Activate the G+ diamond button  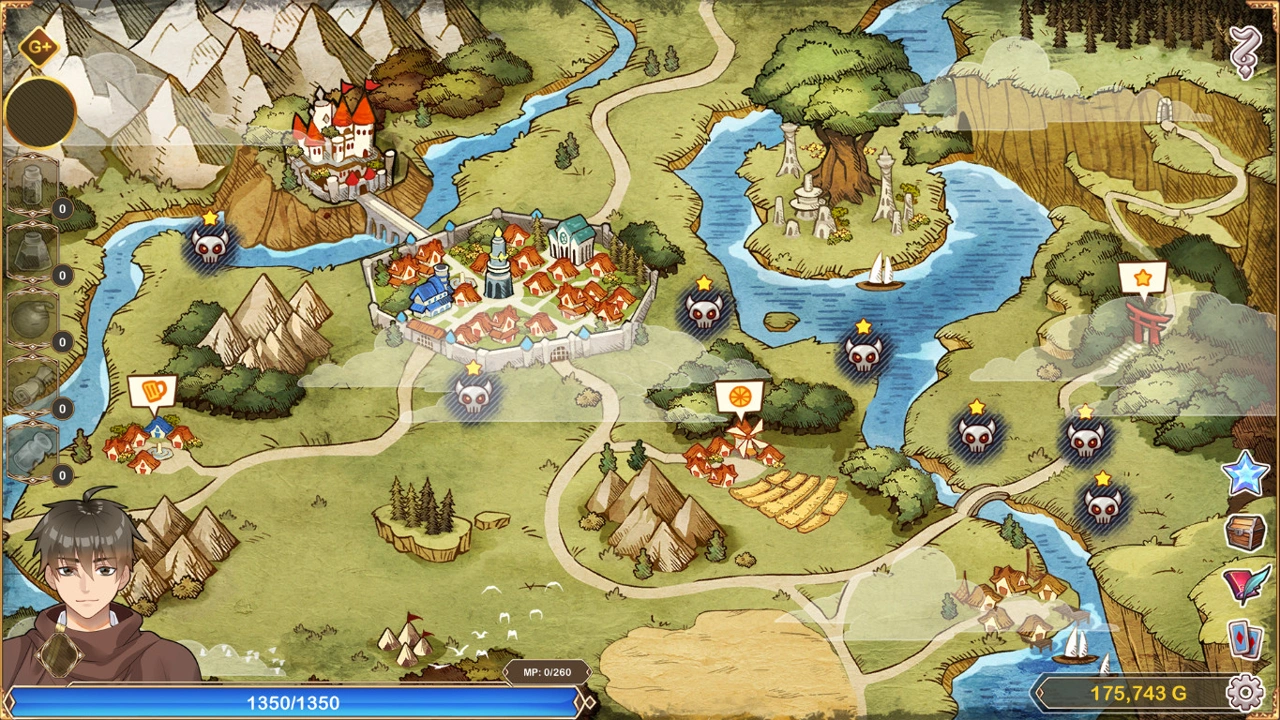[x=39, y=47]
